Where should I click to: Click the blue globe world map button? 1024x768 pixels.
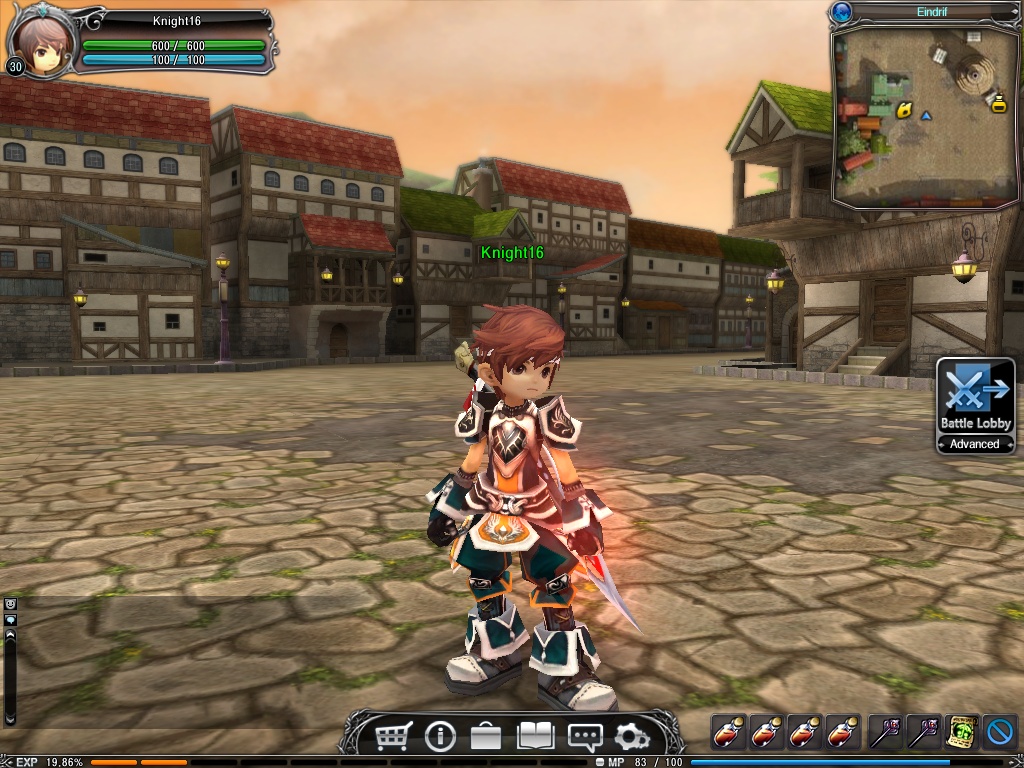coord(841,13)
